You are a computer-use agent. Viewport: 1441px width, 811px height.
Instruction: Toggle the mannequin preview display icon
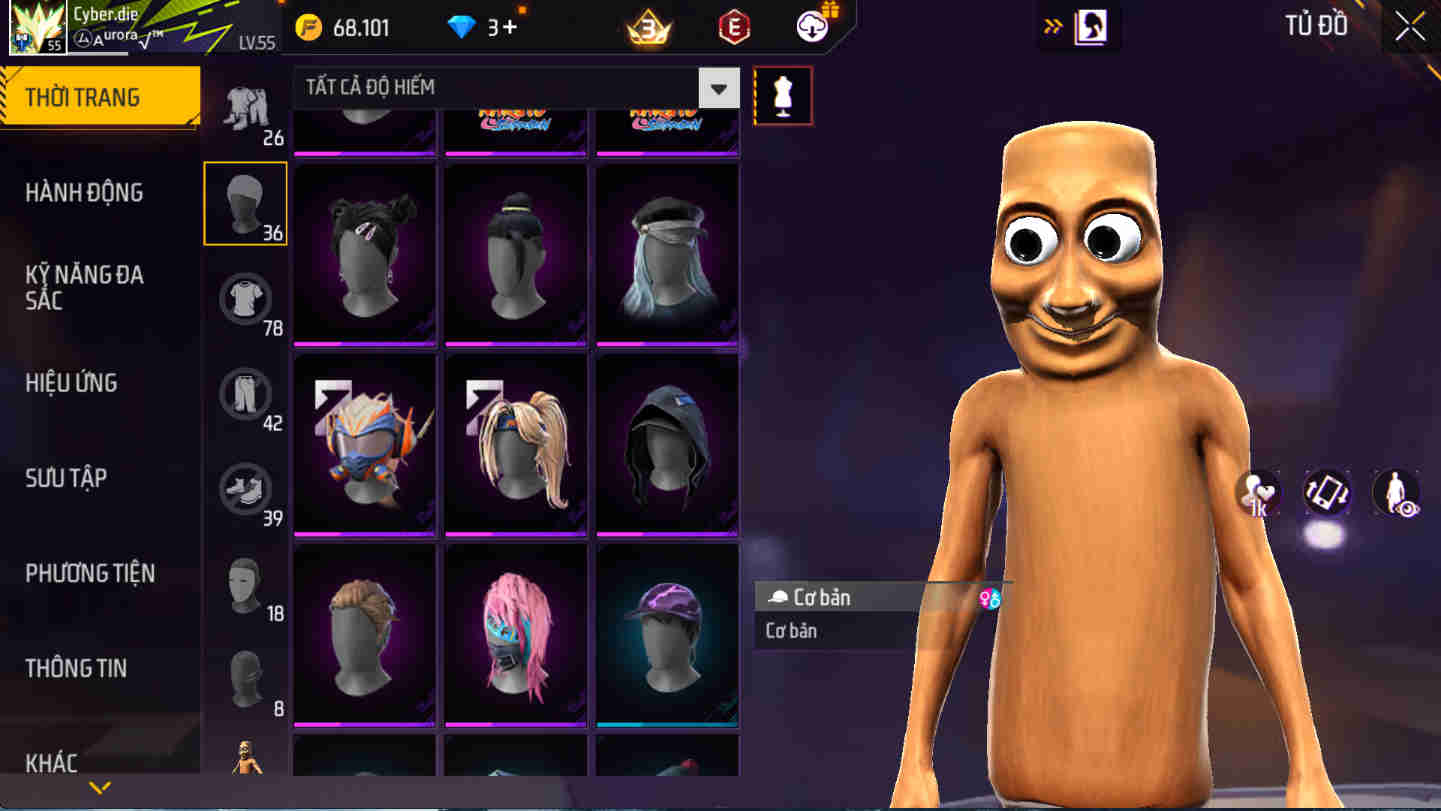784,94
